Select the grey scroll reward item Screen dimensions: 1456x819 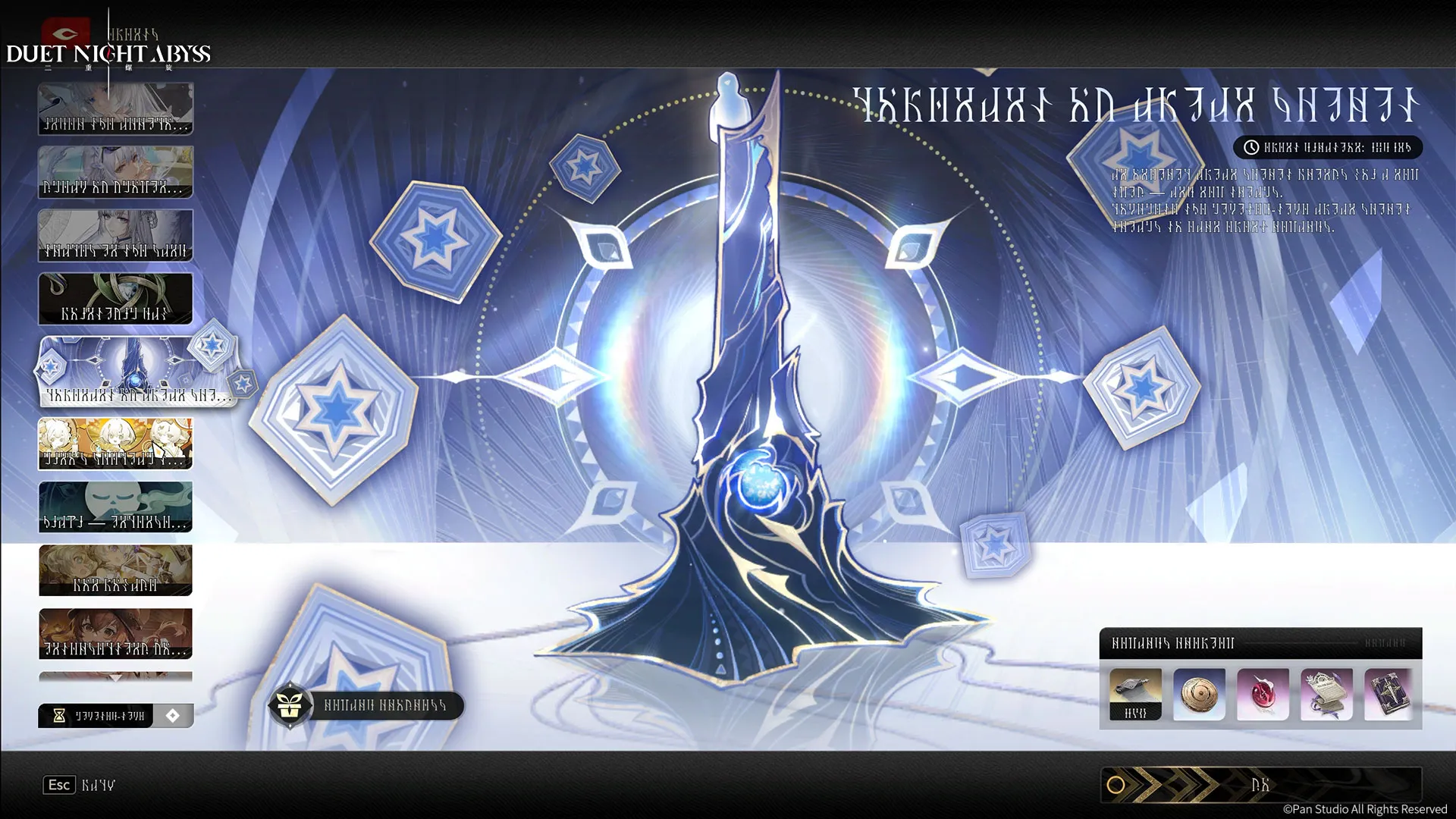1135,694
